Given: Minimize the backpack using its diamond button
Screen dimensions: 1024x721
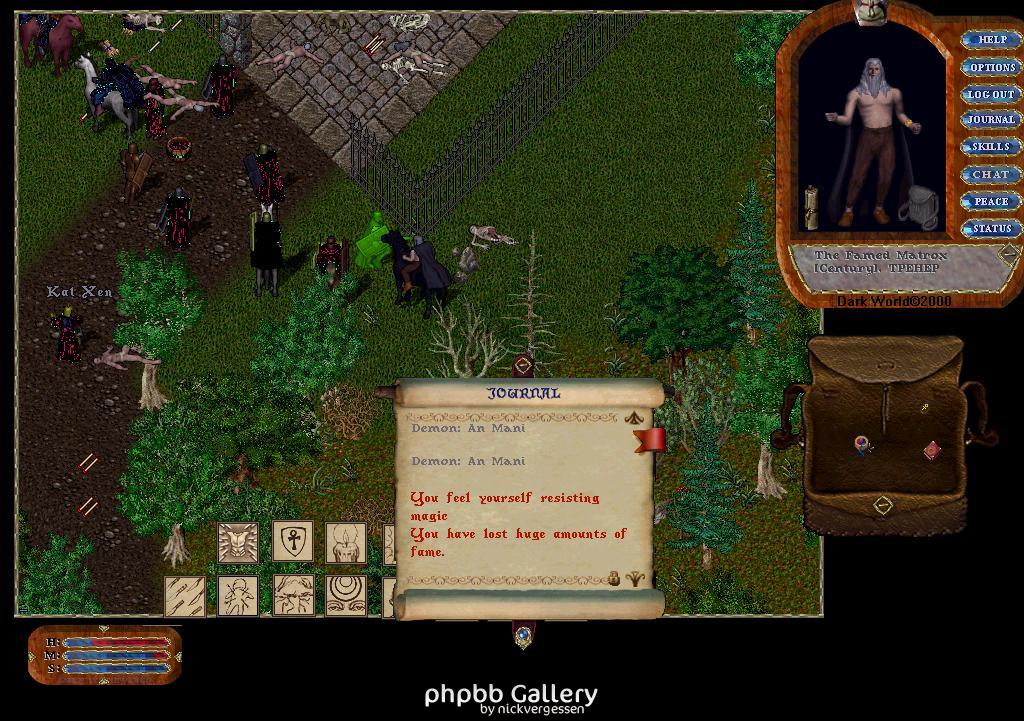Looking at the screenshot, I should pyautogui.click(x=882, y=505).
